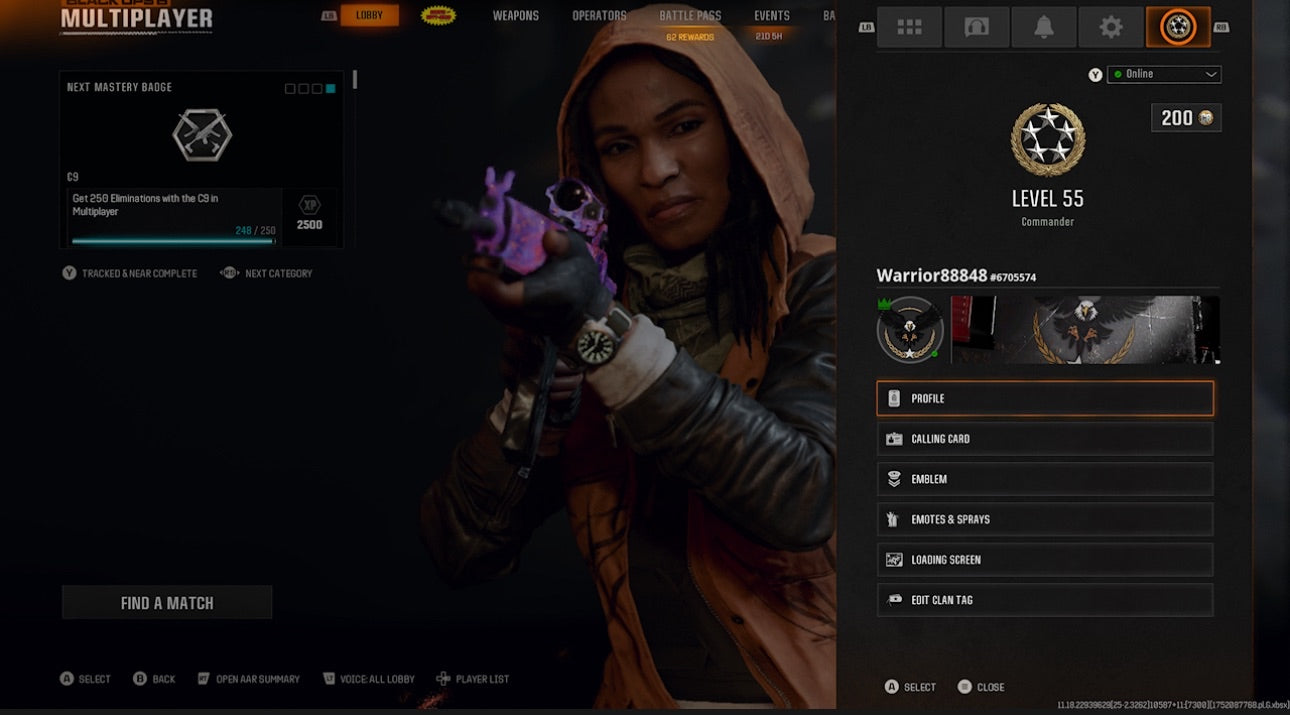Switch to the Lobby tab

coord(369,16)
